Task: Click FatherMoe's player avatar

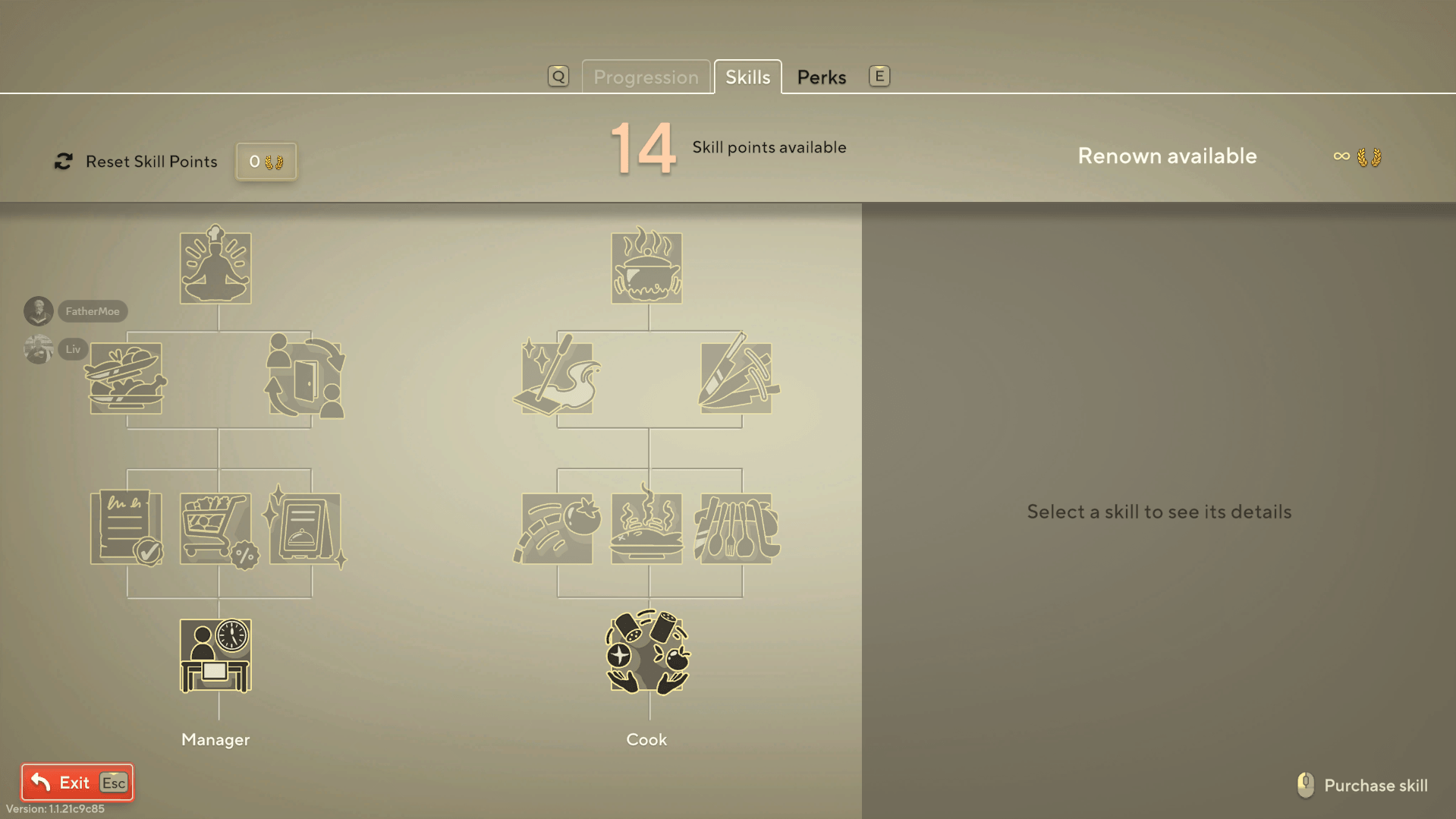Action: tap(38, 311)
